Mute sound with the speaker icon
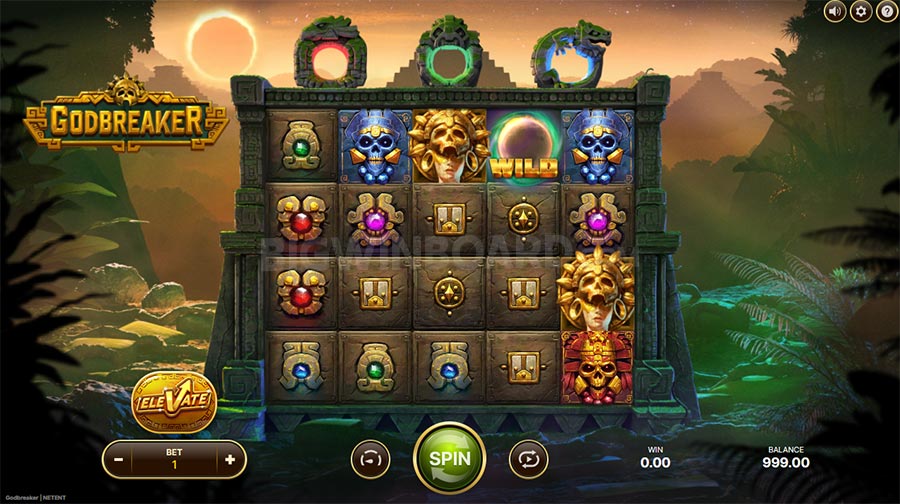Image resolution: width=900 pixels, height=504 pixels. pyautogui.click(x=835, y=11)
